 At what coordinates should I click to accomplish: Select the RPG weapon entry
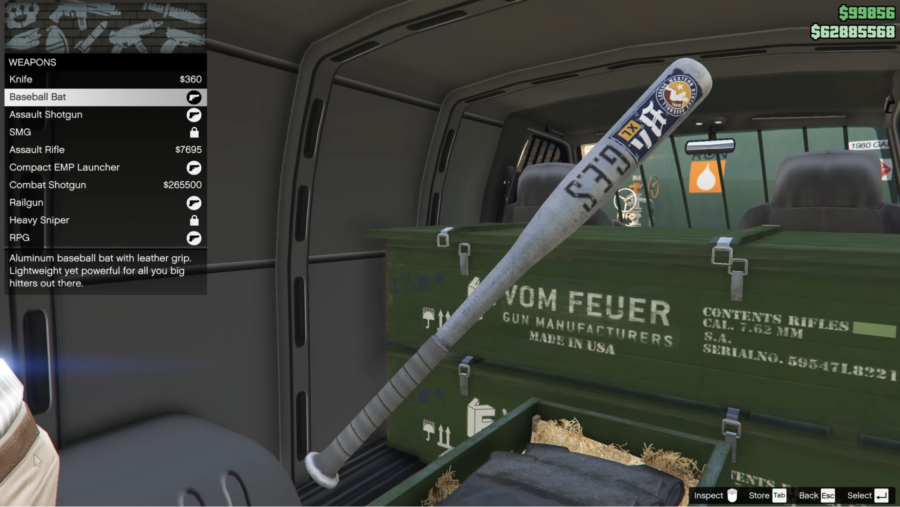point(105,238)
